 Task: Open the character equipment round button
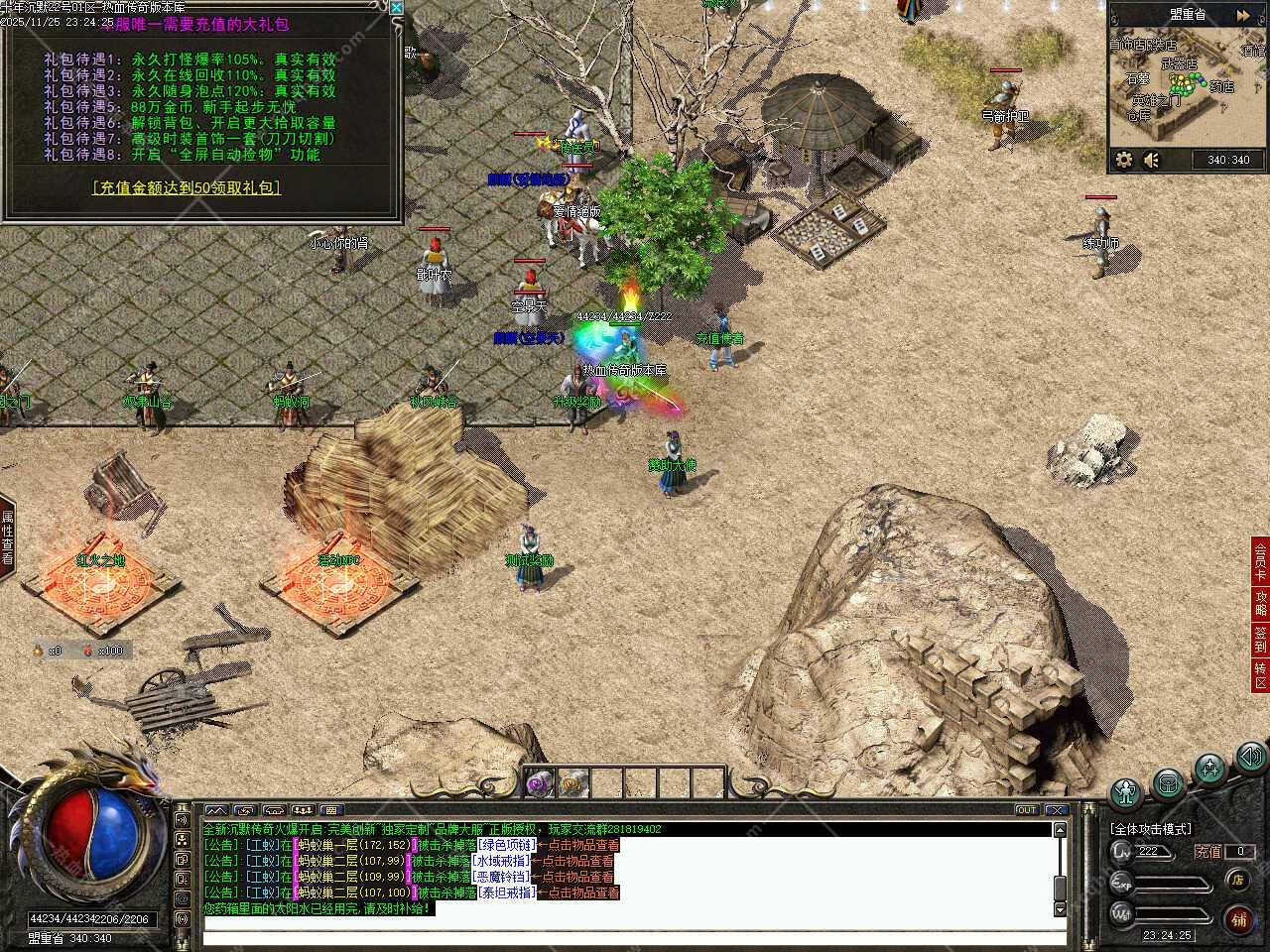(x=1126, y=790)
